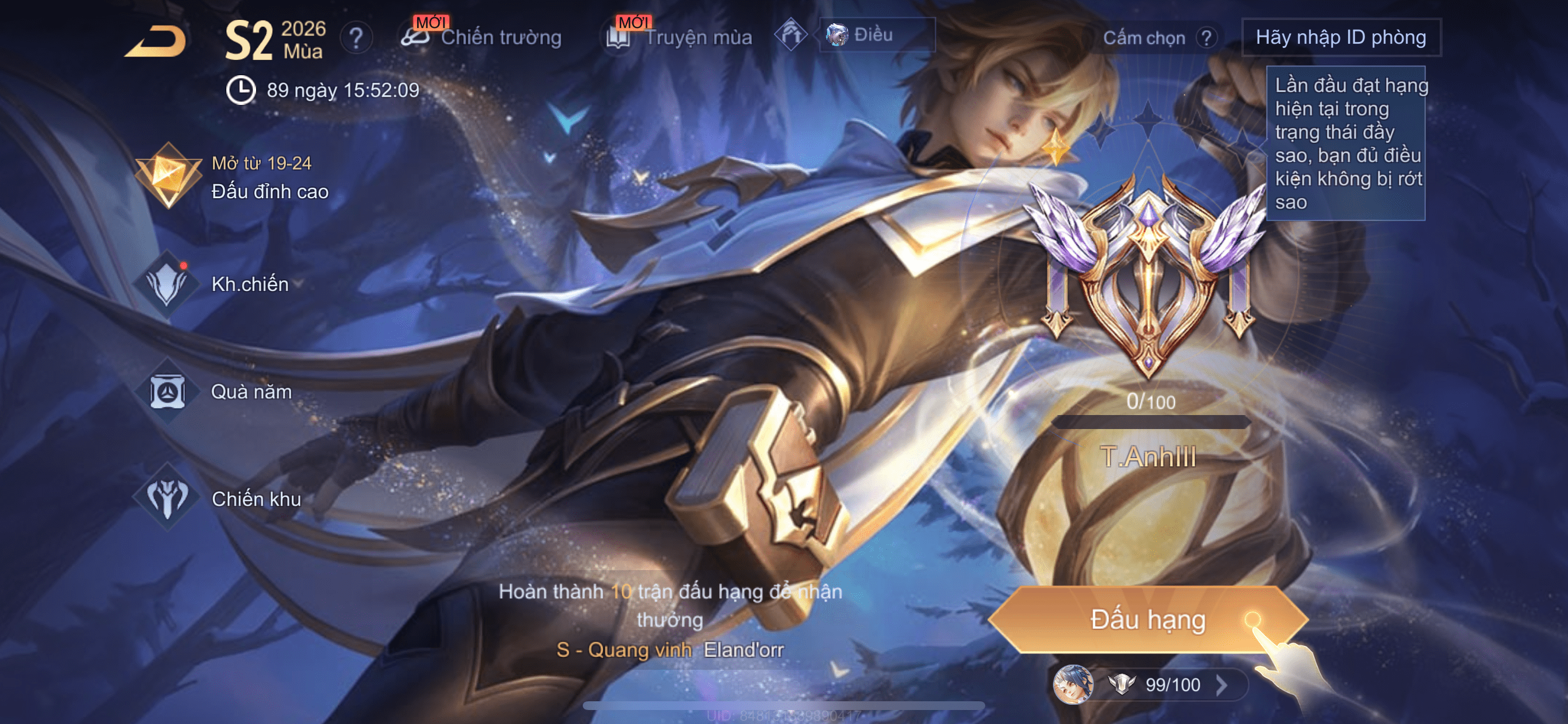
Task: Open the season S2 help question mark
Action: click(356, 38)
